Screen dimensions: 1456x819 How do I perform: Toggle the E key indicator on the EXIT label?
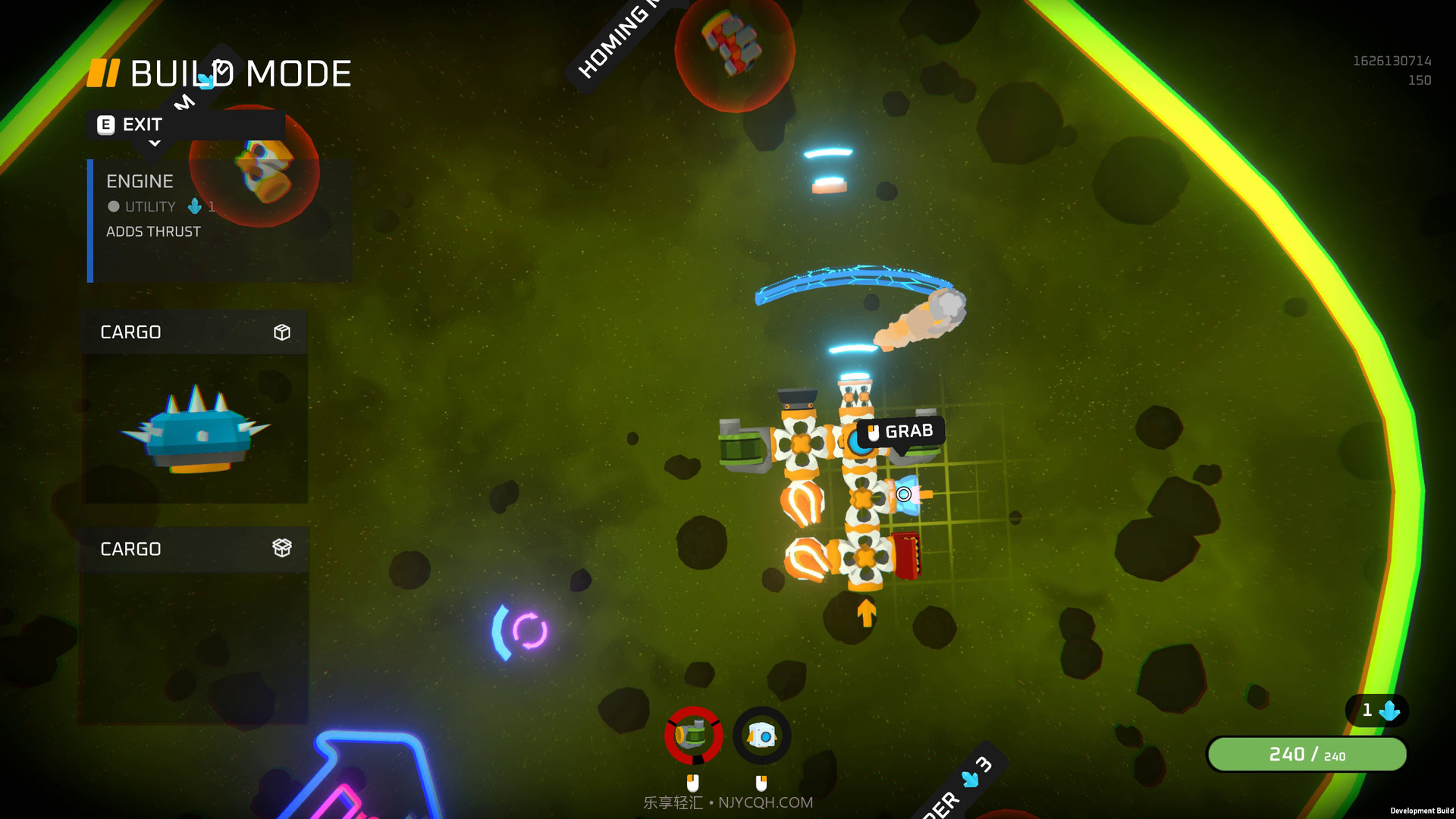click(105, 124)
